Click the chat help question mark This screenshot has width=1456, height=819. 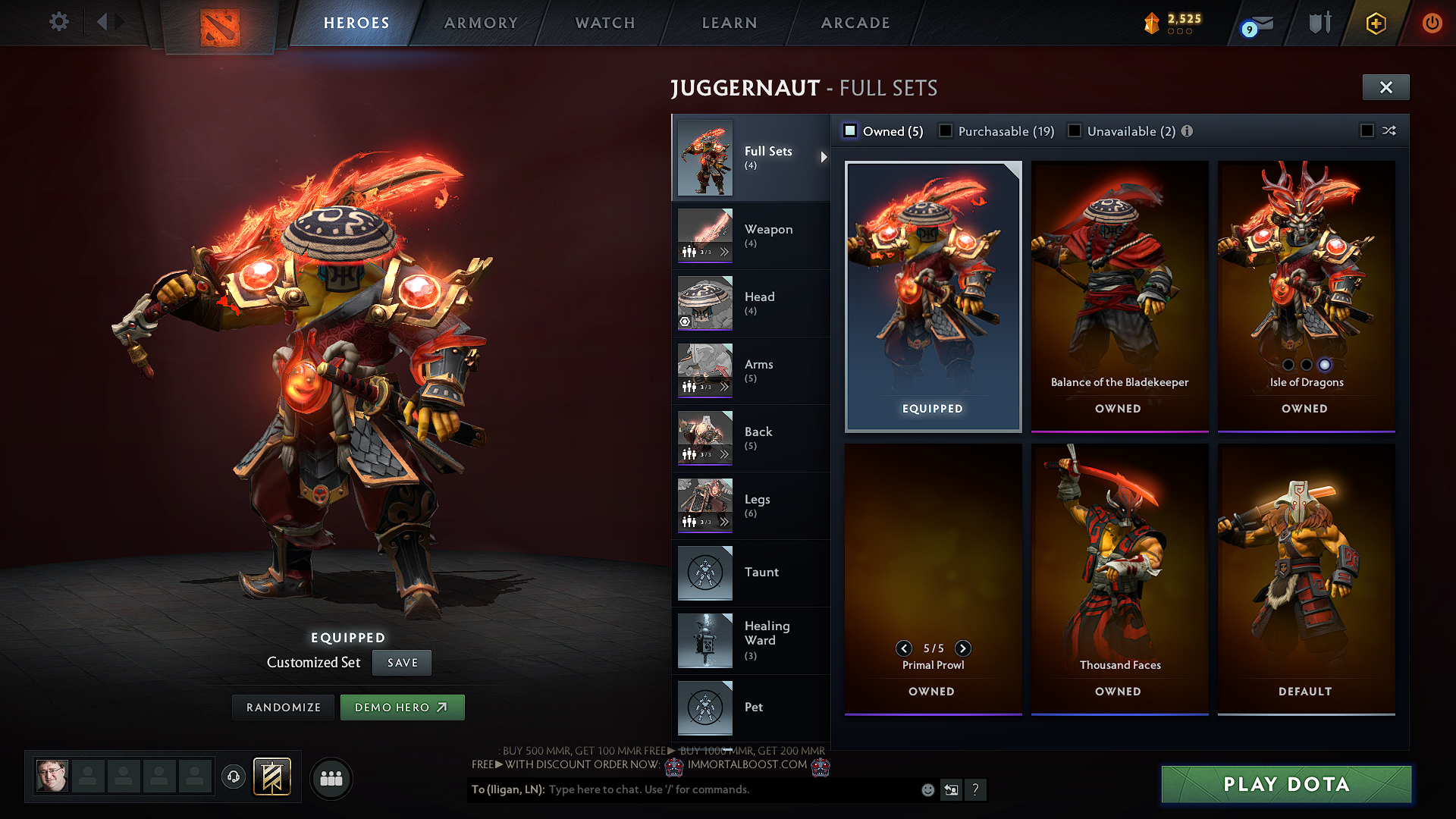click(976, 790)
